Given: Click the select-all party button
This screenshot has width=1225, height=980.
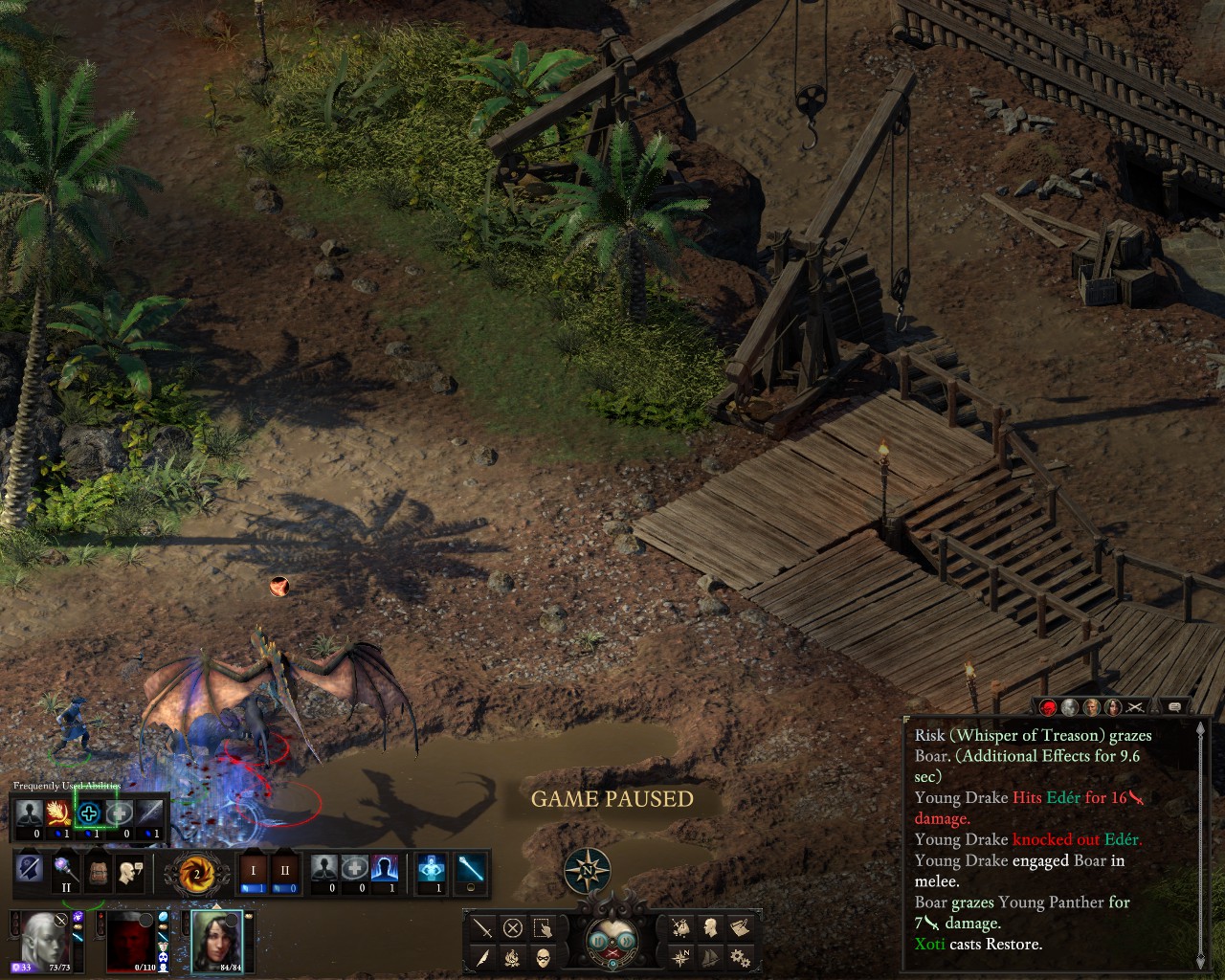Looking at the screenshot, I should 543,927.
